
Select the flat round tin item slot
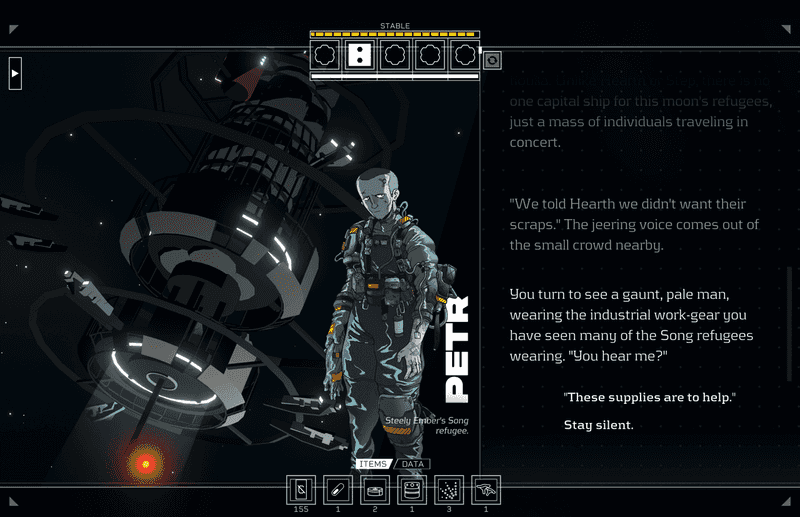click(x=375, y=489)
